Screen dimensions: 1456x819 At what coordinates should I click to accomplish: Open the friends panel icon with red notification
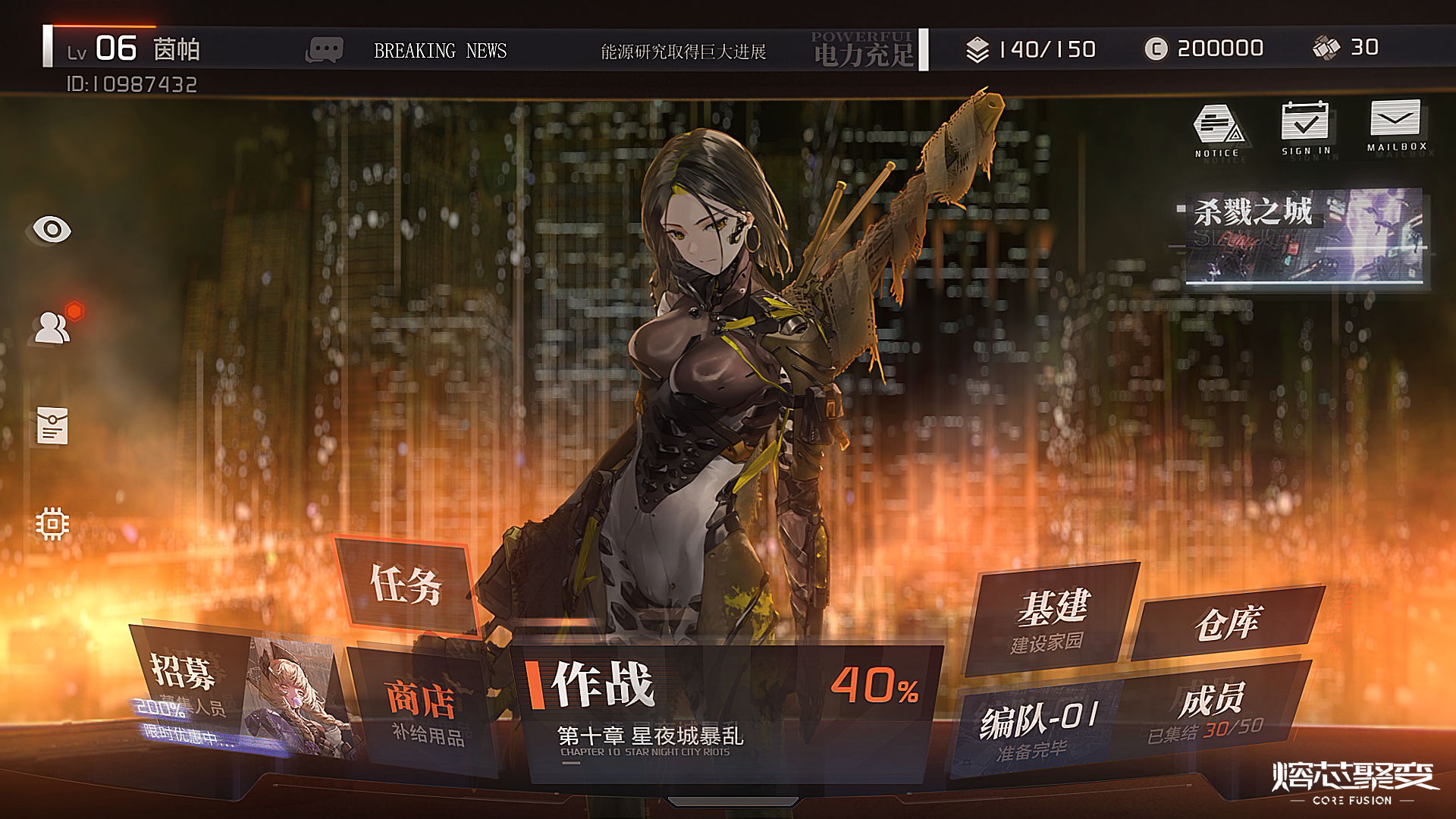tap(52, 328)
